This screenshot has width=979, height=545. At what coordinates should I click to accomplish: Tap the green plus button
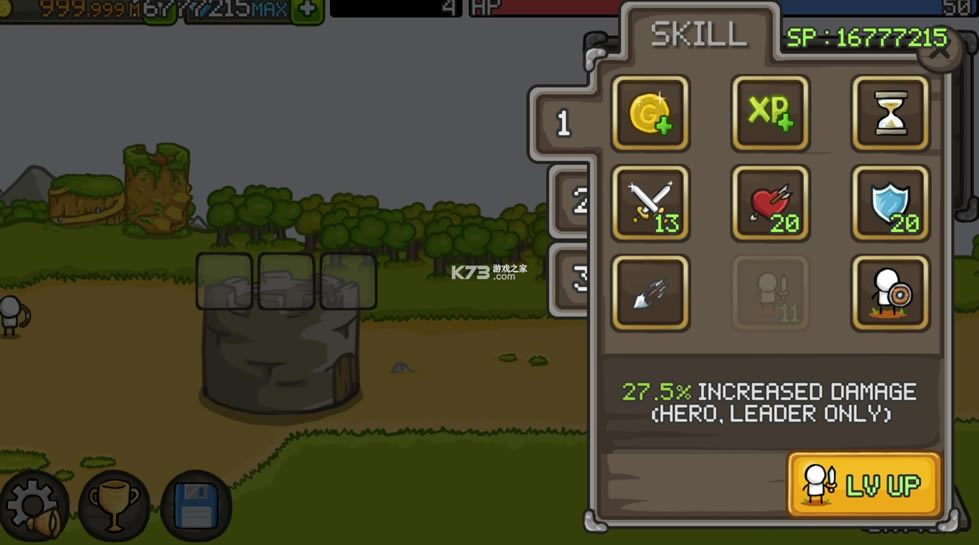coord(307,10)
